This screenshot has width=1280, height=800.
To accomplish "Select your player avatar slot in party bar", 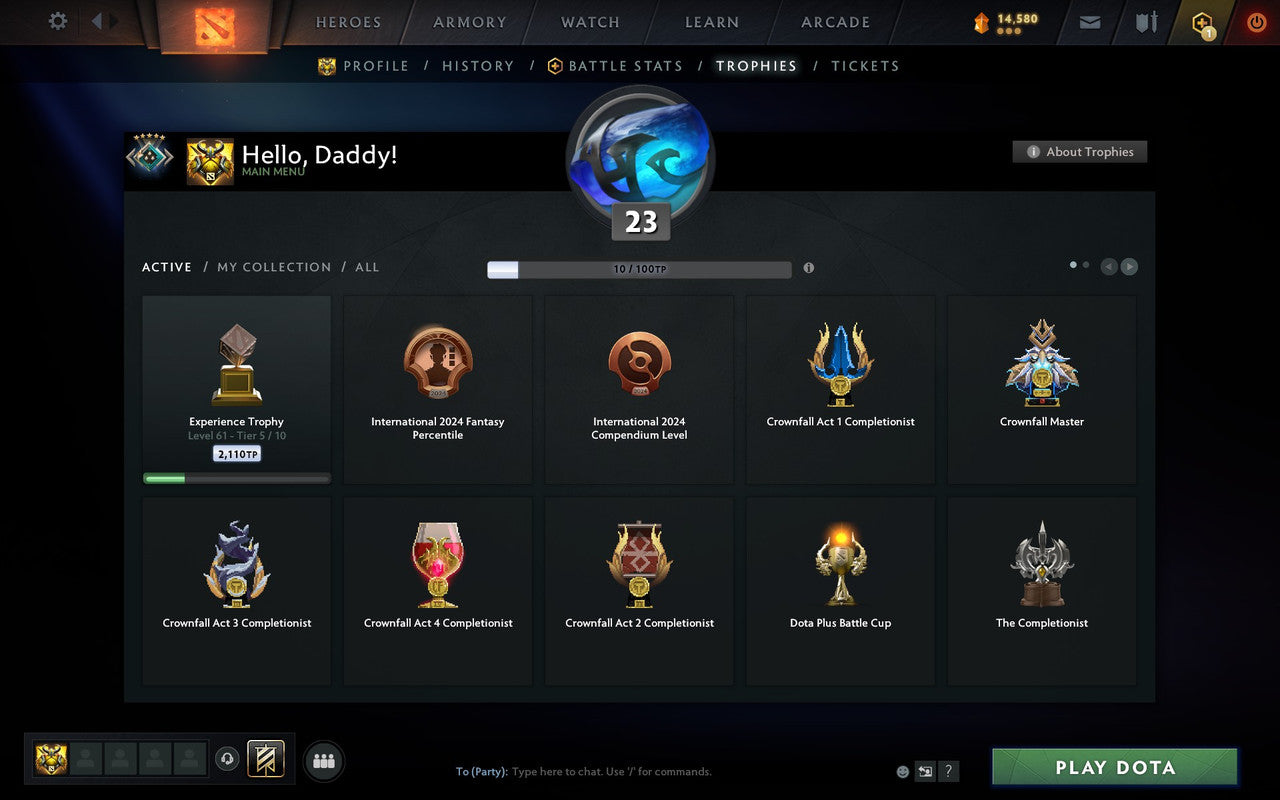I will pos(51,759).
